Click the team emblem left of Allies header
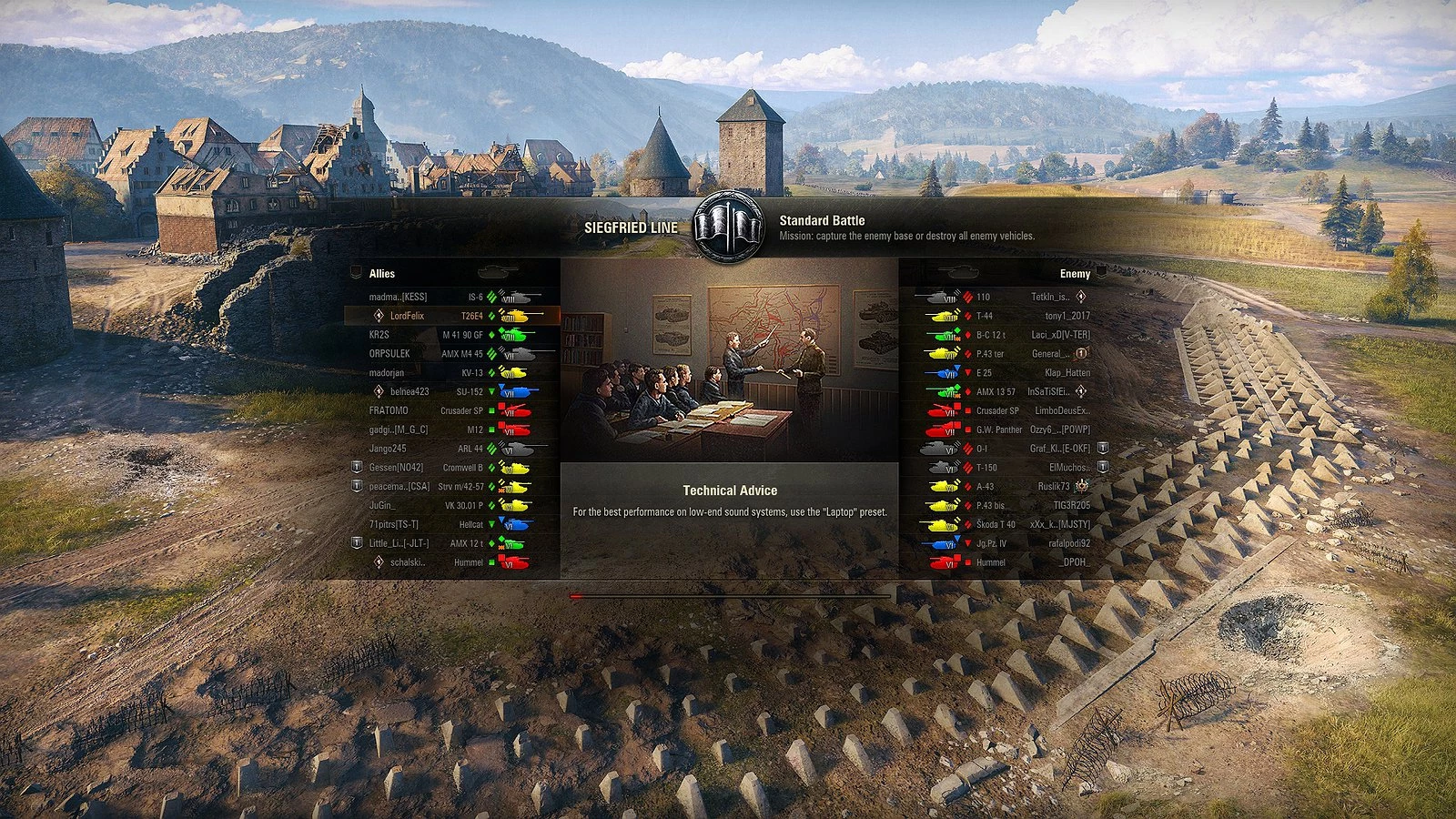The height and width of the screenshot is (819, 1456). pyautogui.click(x=356, y=272)
